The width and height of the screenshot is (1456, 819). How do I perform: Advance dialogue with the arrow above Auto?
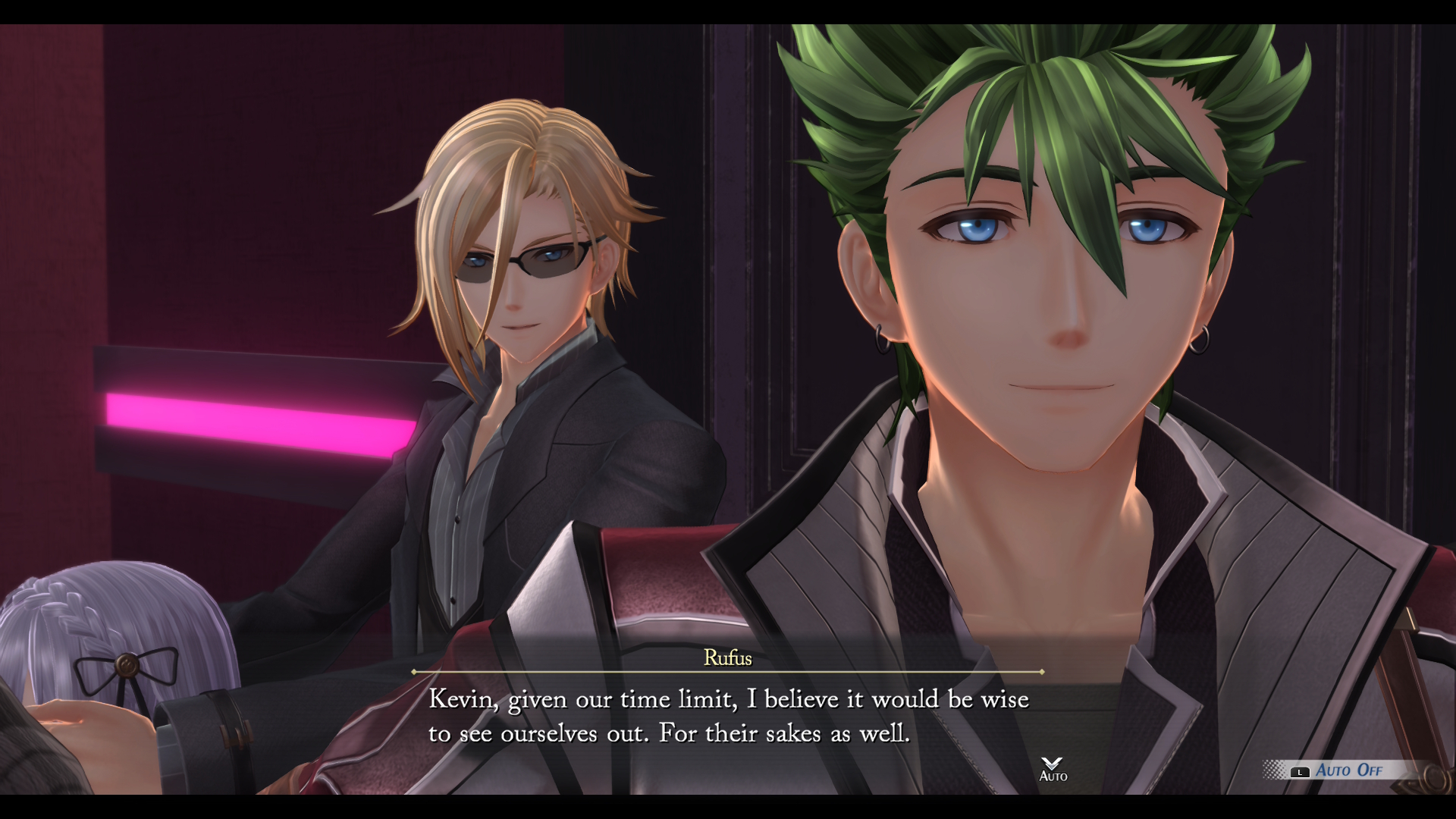1052,762
